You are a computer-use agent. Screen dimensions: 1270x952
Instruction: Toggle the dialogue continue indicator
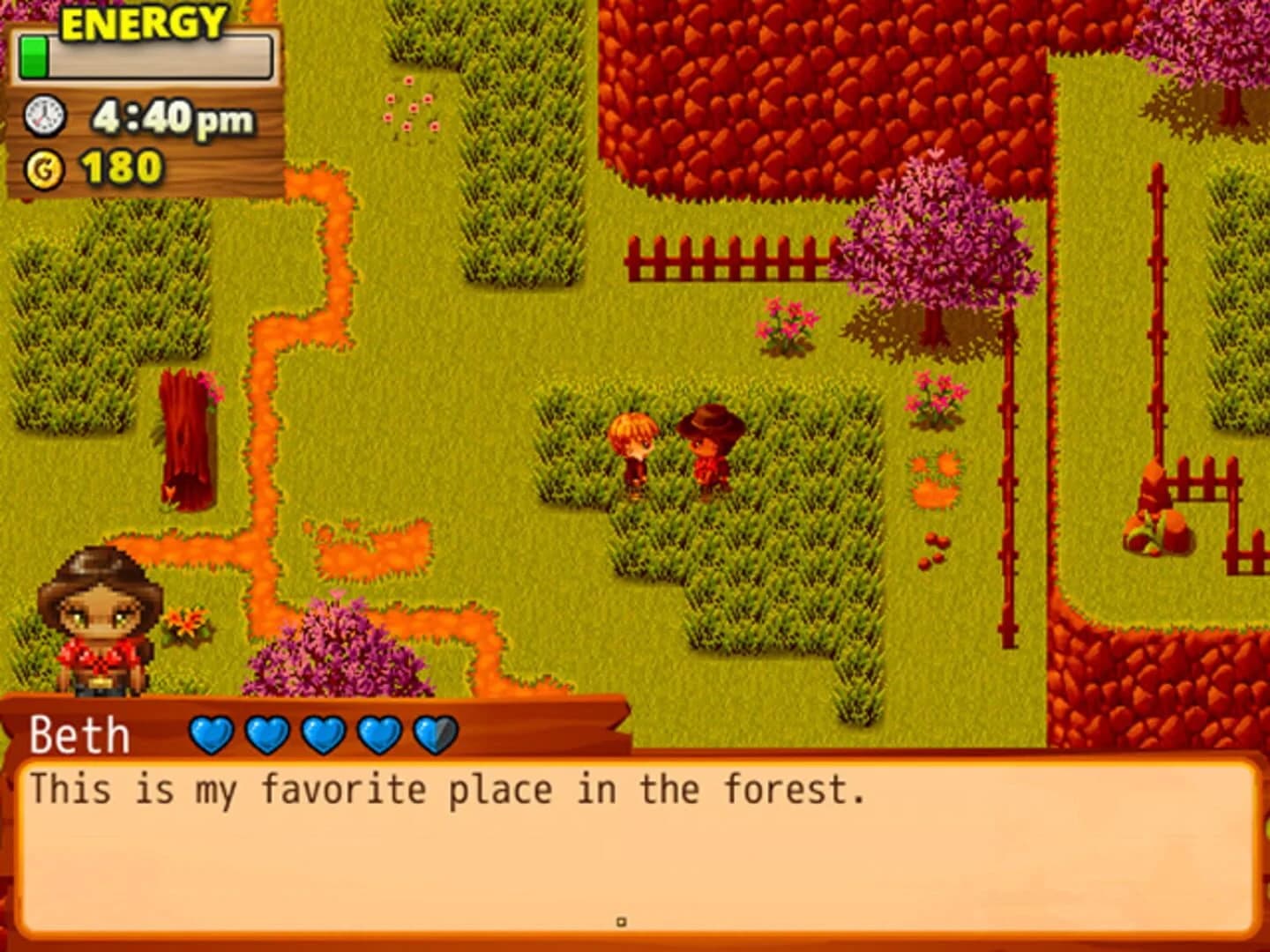coord(623,920)
